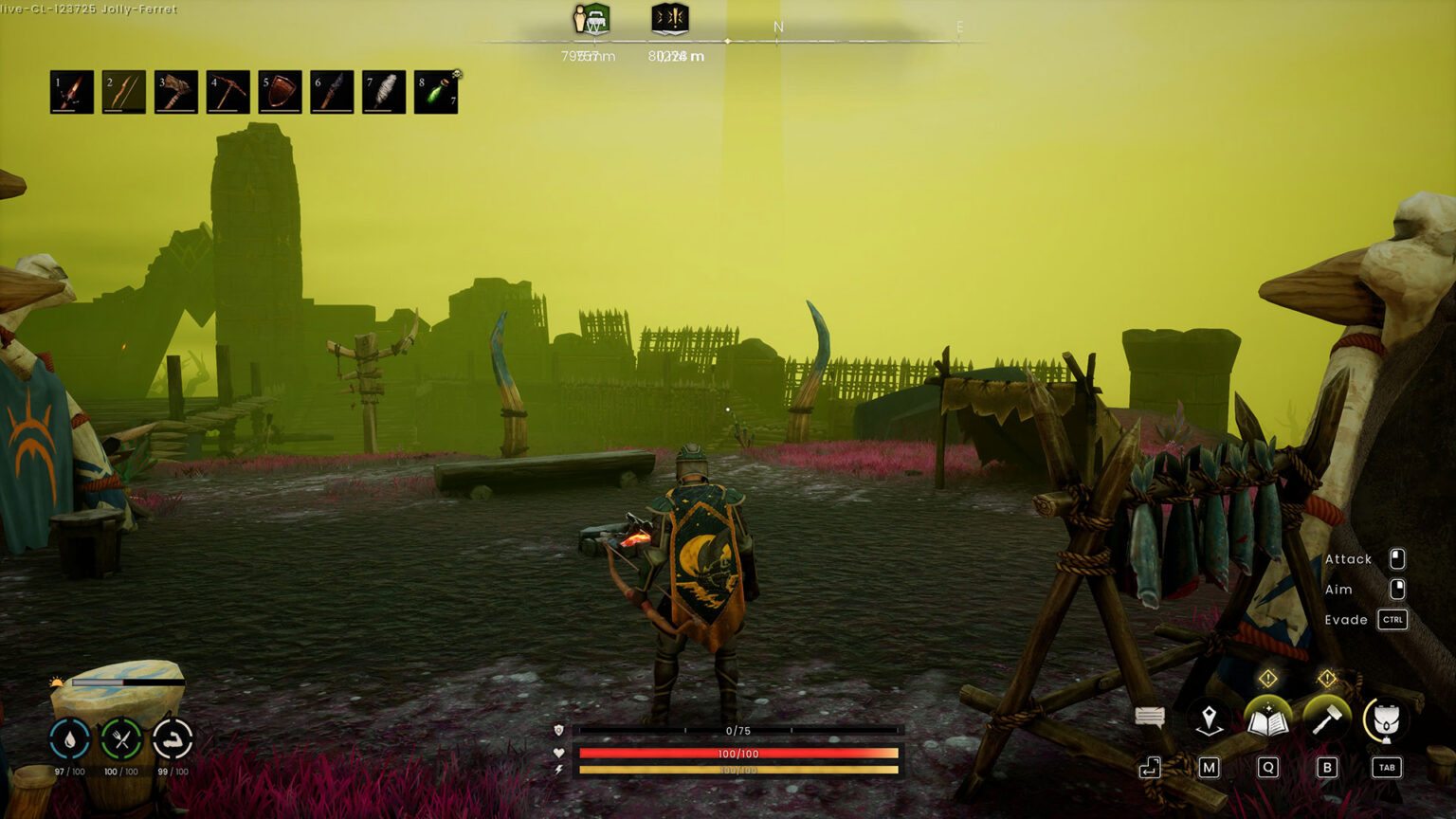Click the red health bar
The height and width of the screenshot is (819, 1456).
(737, 753)
